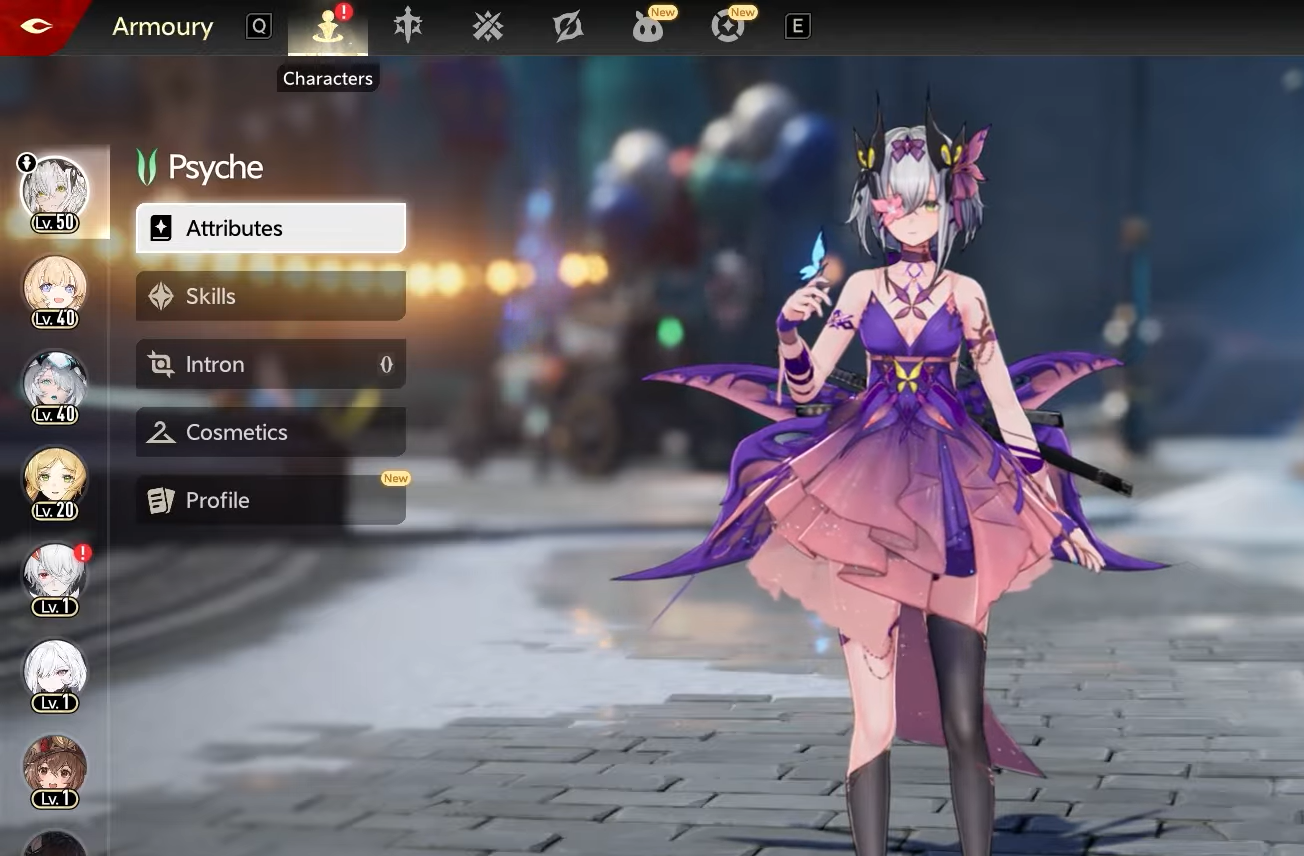The height and width of the screenshot is (856, 1304).
Task: Click the Attributes button for Psyche
Action: coord(270,227)
